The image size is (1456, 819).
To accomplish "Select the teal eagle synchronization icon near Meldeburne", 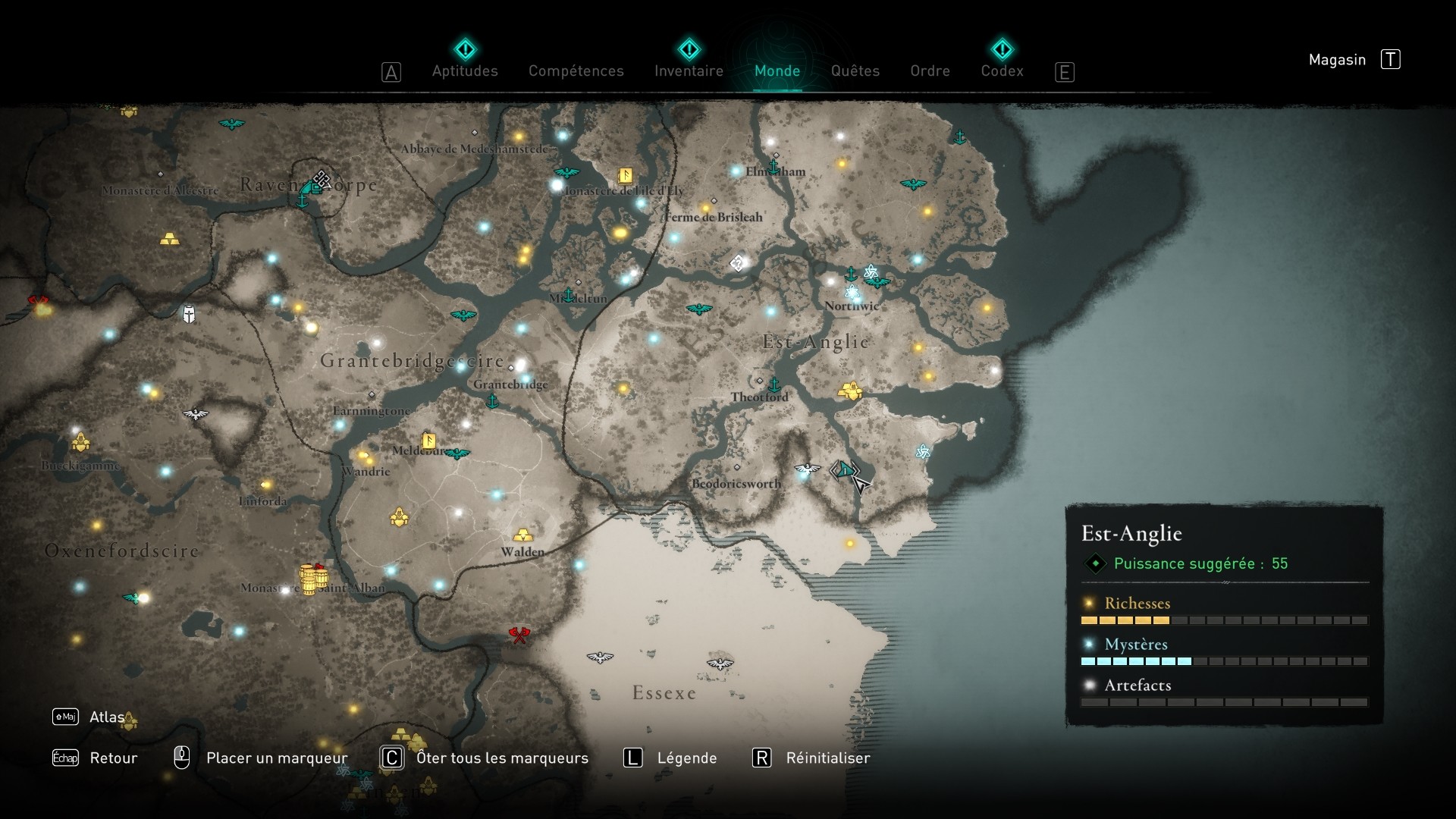I will (x=457, y=453).
